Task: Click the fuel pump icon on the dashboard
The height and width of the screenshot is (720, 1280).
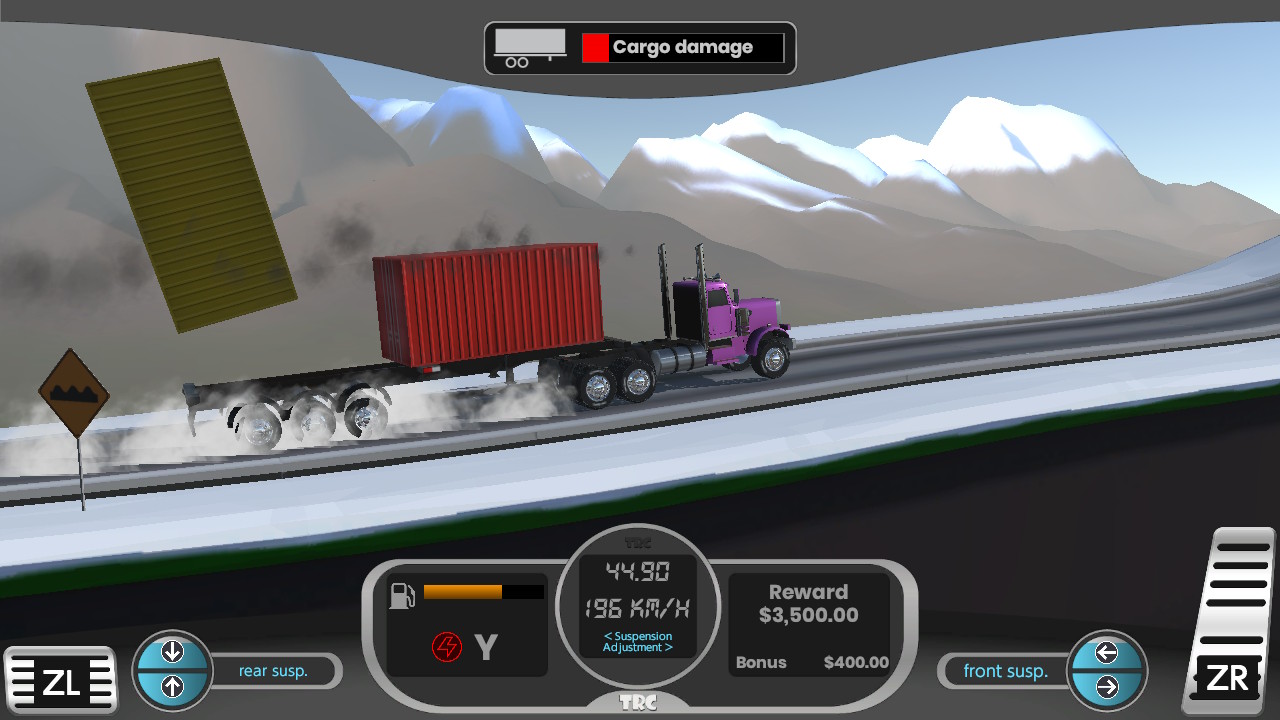Action: pyautogui.click(x=402, y=593)
